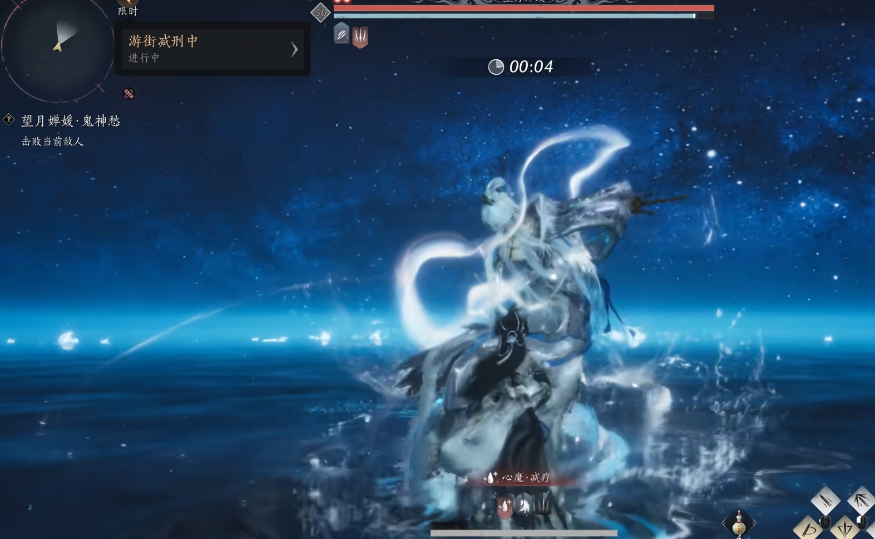
Task: Select the dark claw status icon above stamina bar
Action: pyautogui.click(x=541, y=507)
